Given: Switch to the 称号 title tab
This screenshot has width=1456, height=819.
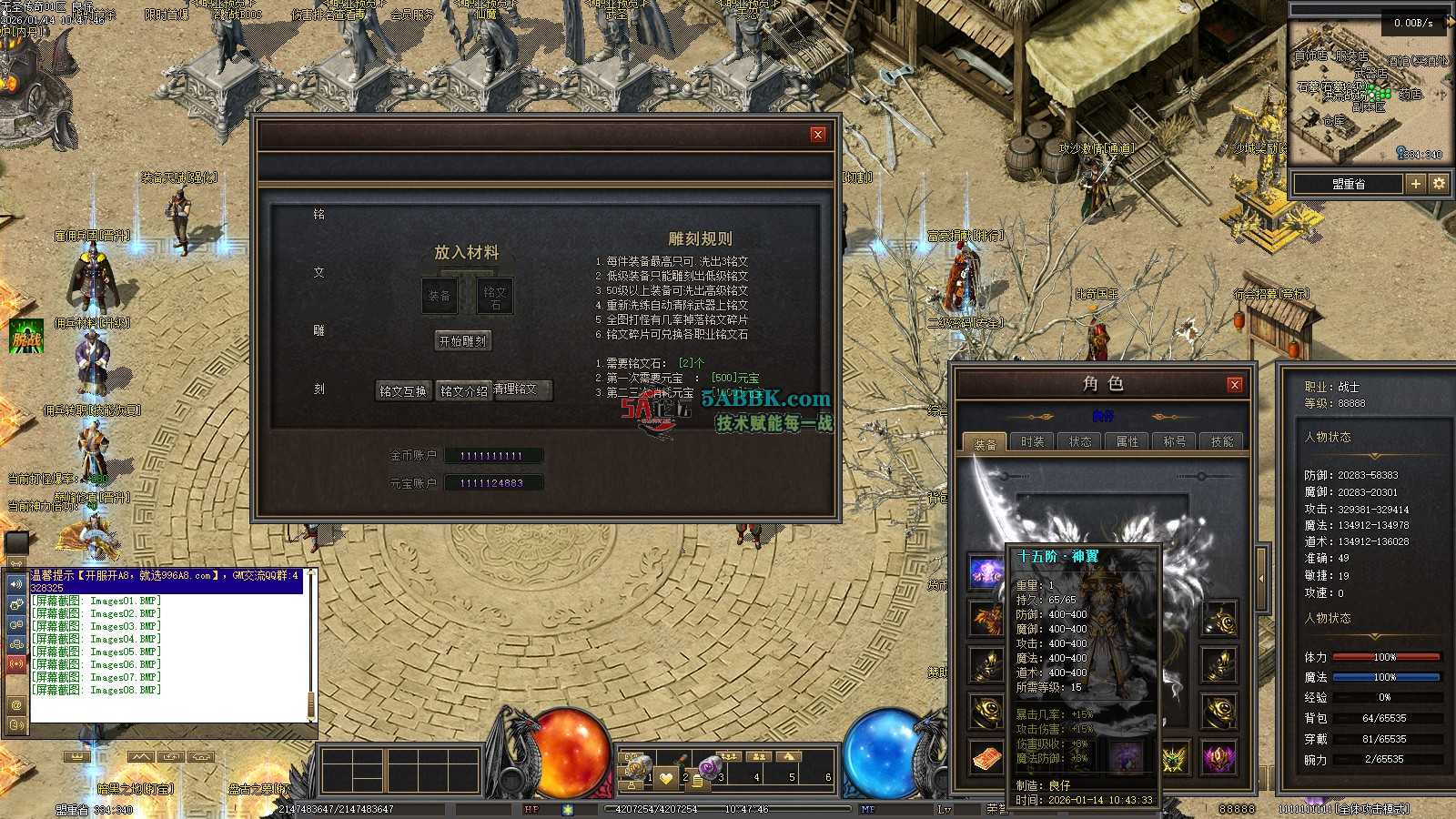Looking at the screenshot, I should [x=1174, y=442].
